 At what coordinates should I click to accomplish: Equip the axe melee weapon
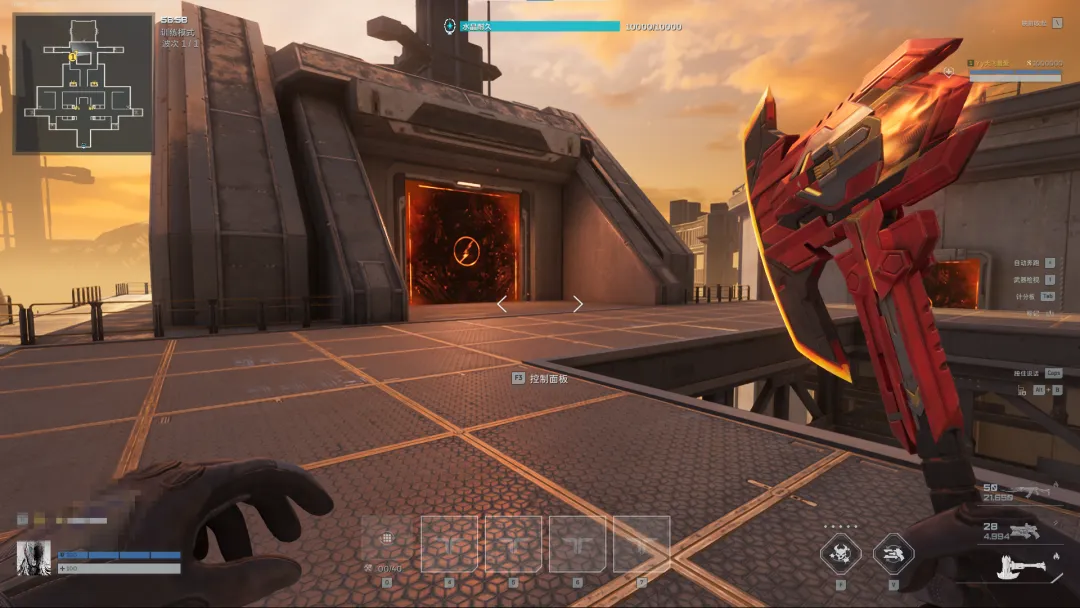click(1026, 568)
